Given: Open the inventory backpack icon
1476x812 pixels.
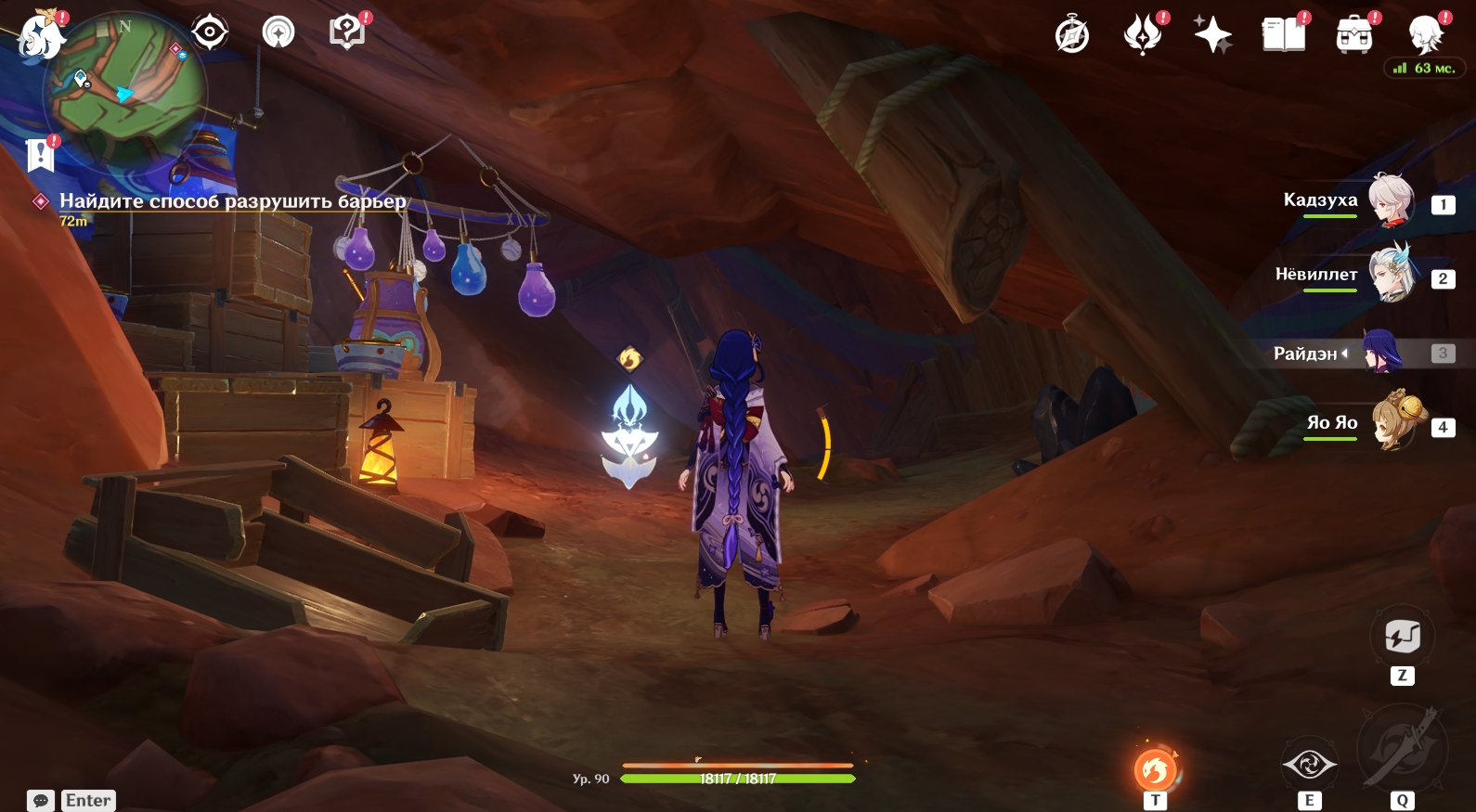Looking at the screenshot, I should tap(1354, 36).
